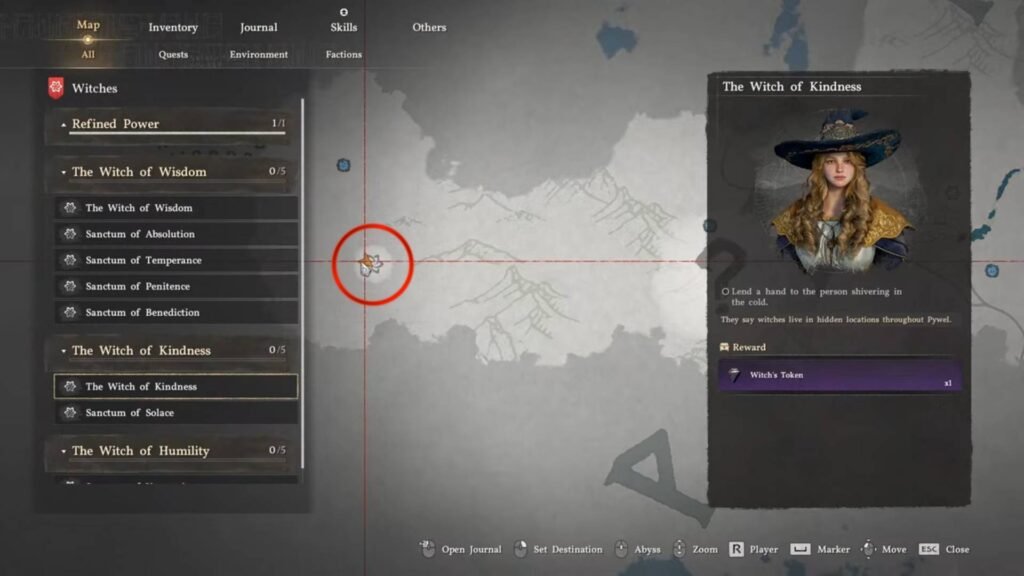Choose the Environment map filter
The width and height of the screenshot is (1024, 576).
[258, 55]
